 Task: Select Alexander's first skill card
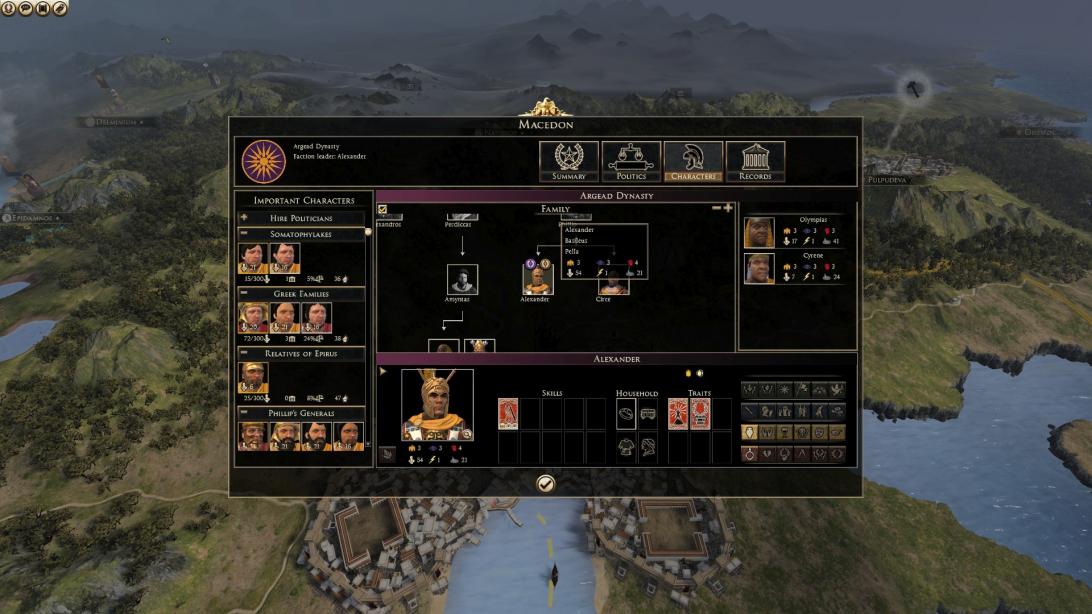point(508,413)
